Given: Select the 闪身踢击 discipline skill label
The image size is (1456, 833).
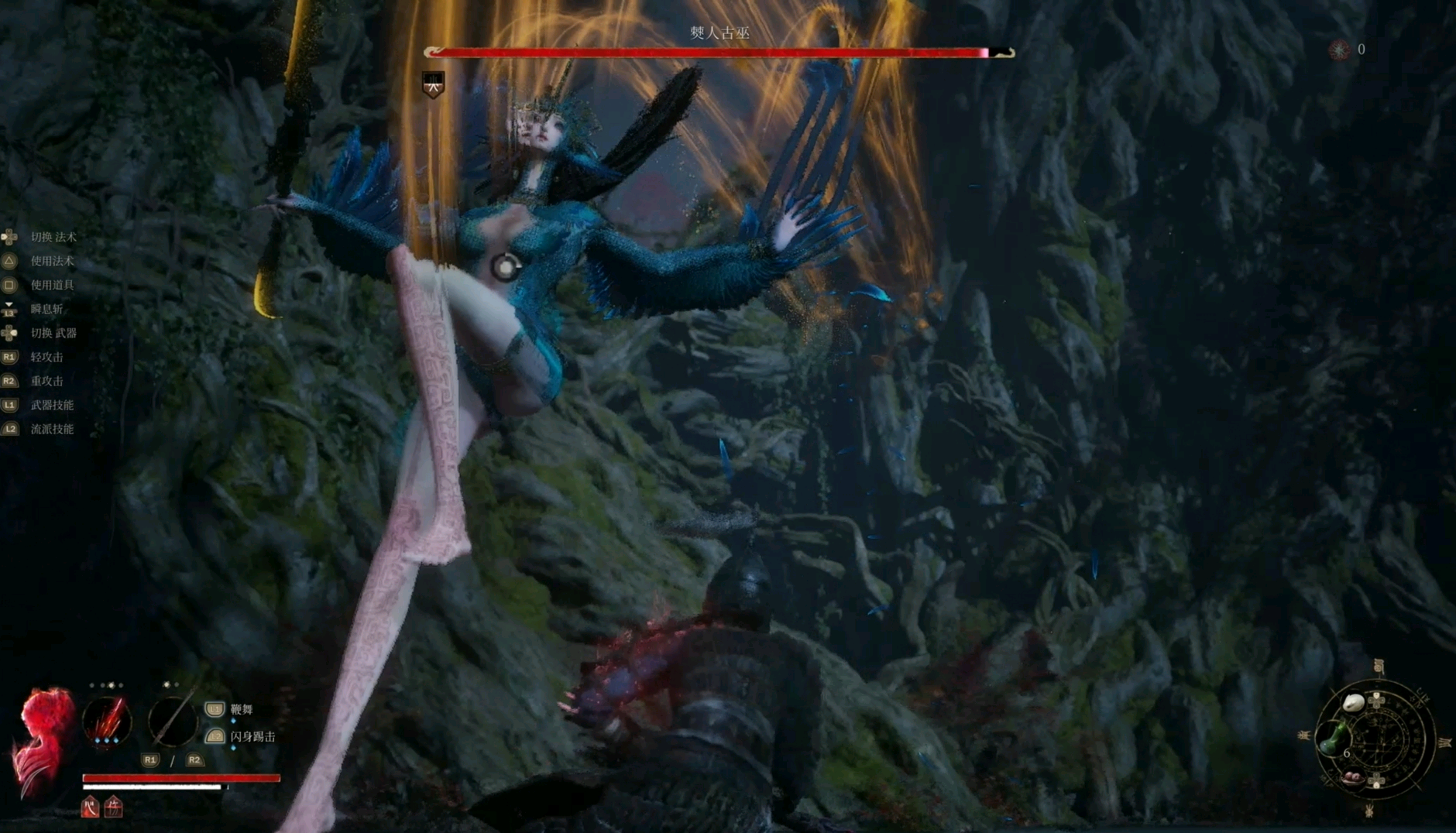Looking at the screenshot, I should 252,736.
